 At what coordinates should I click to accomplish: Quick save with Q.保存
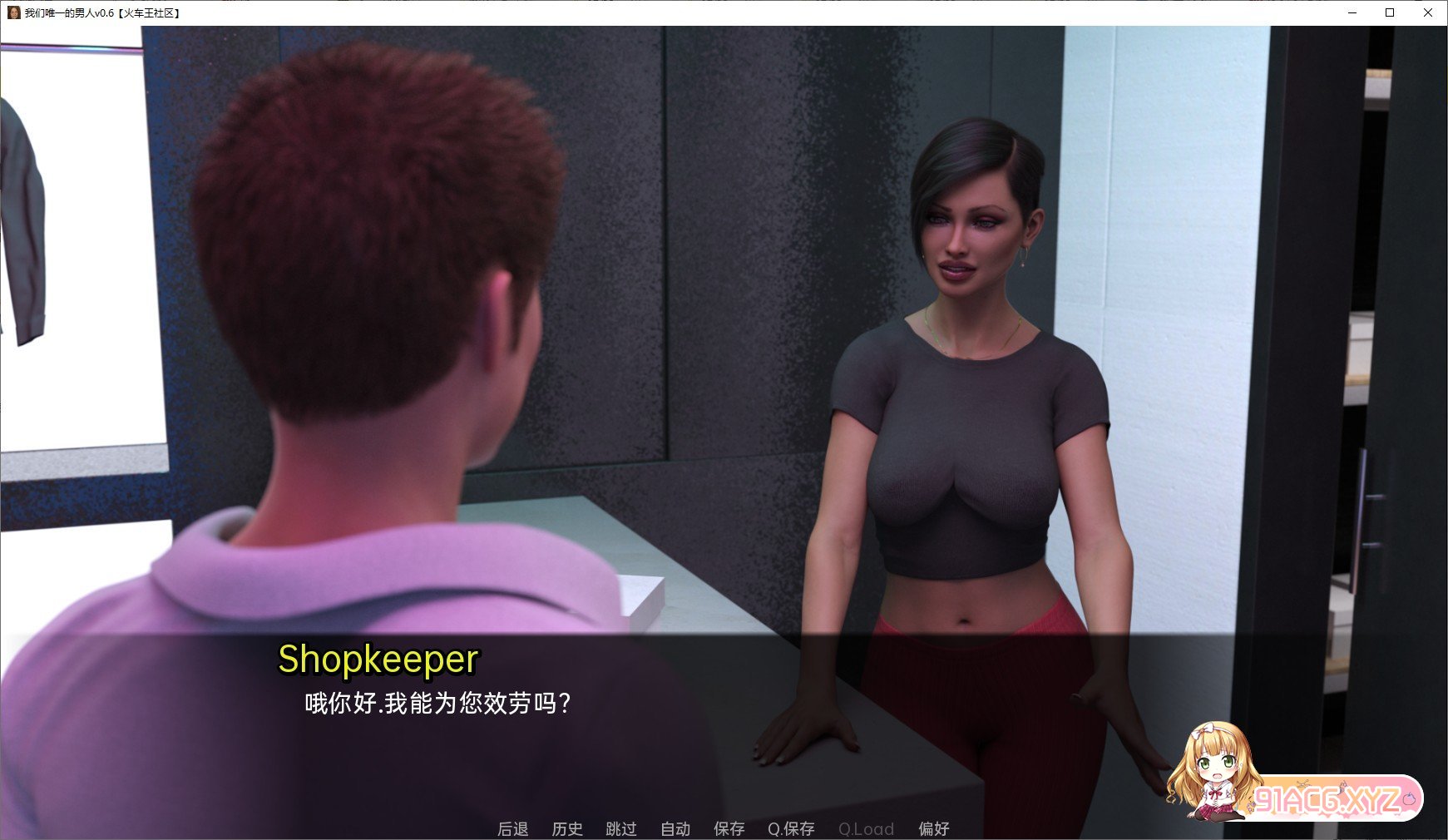(791, 828)
